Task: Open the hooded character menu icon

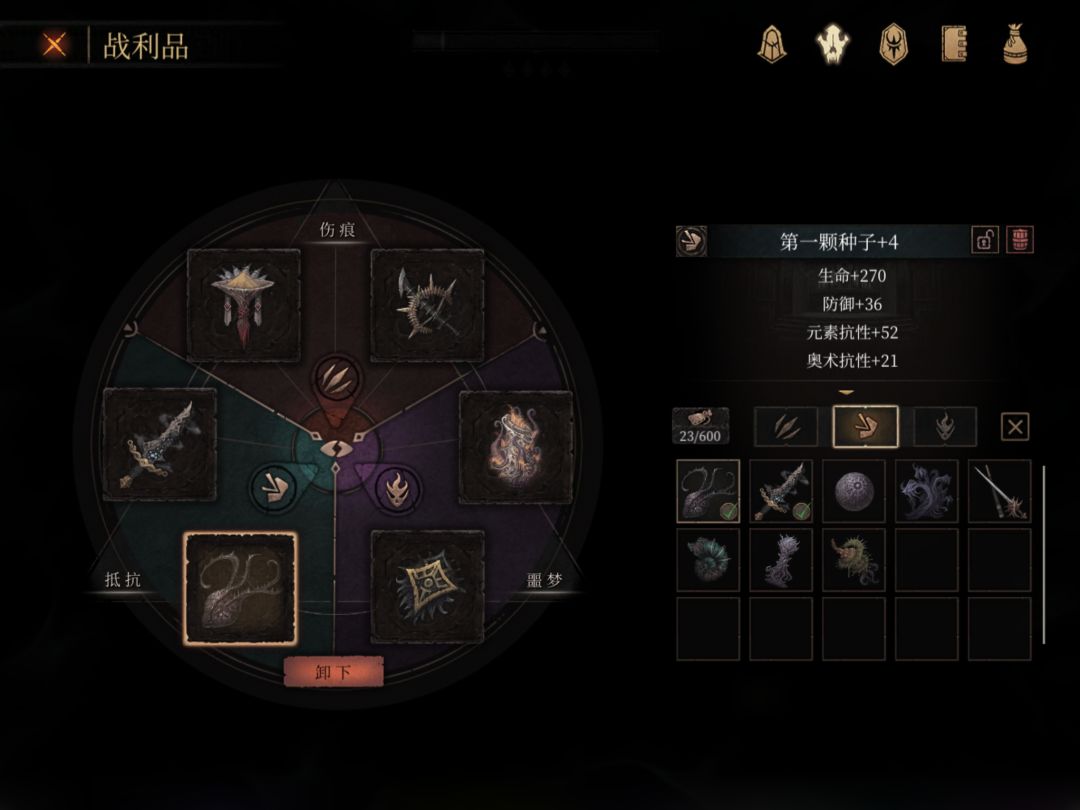Action: tap(771, 44)
